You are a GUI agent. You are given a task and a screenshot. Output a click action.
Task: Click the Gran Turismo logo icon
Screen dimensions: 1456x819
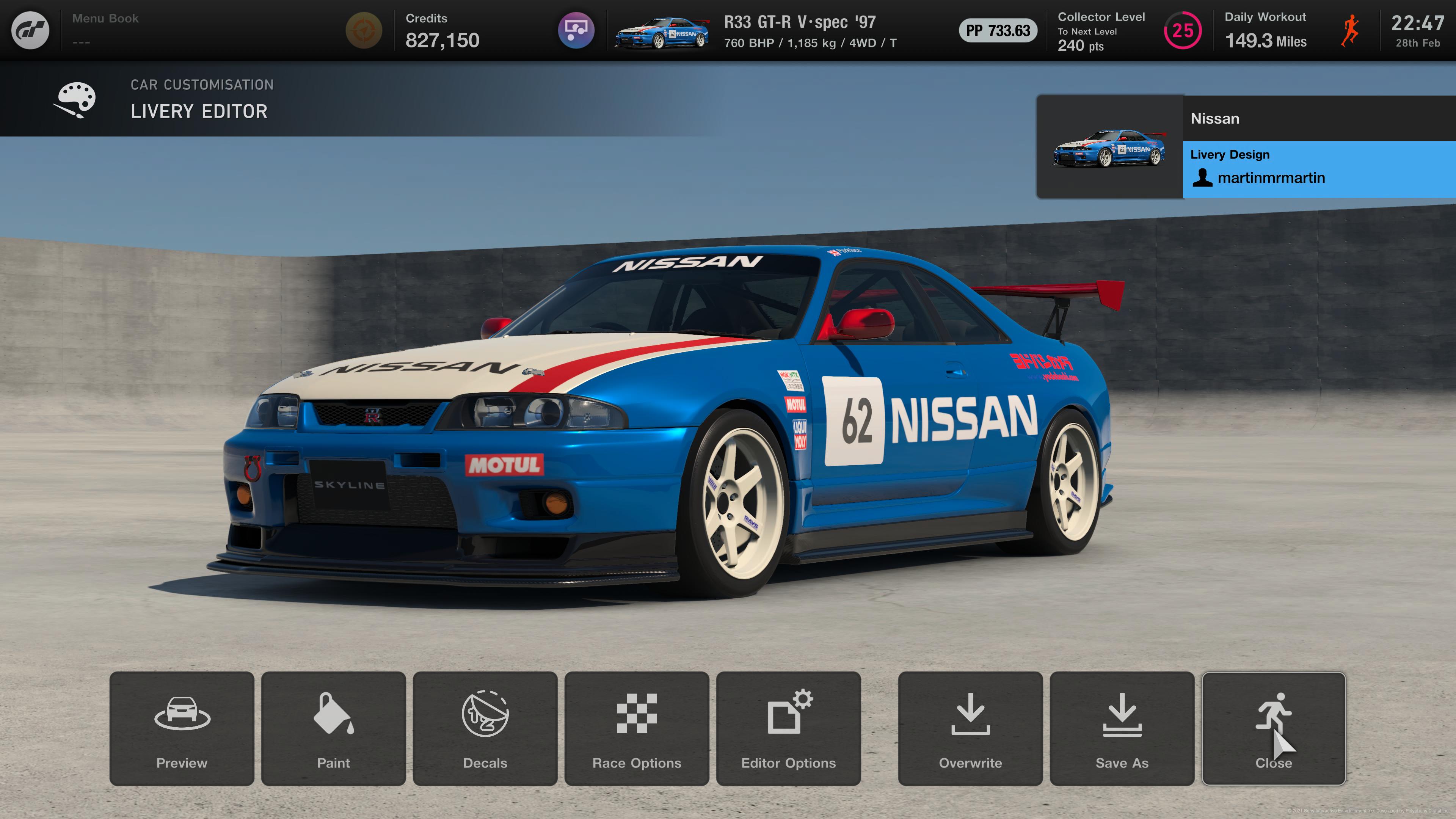click(x=30, y=30)
